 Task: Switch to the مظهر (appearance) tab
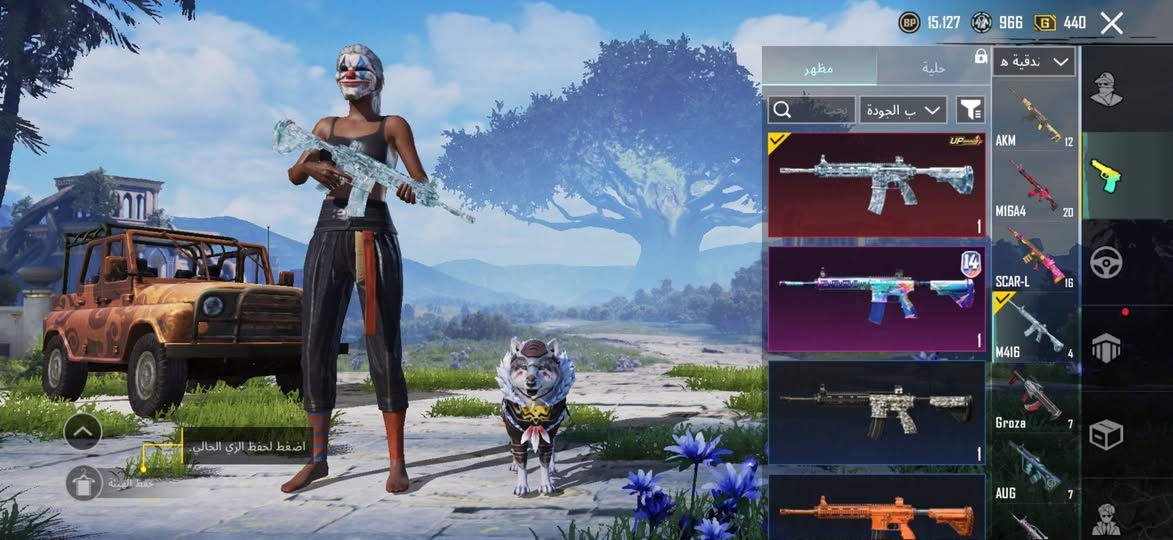[x=819, y=68]
